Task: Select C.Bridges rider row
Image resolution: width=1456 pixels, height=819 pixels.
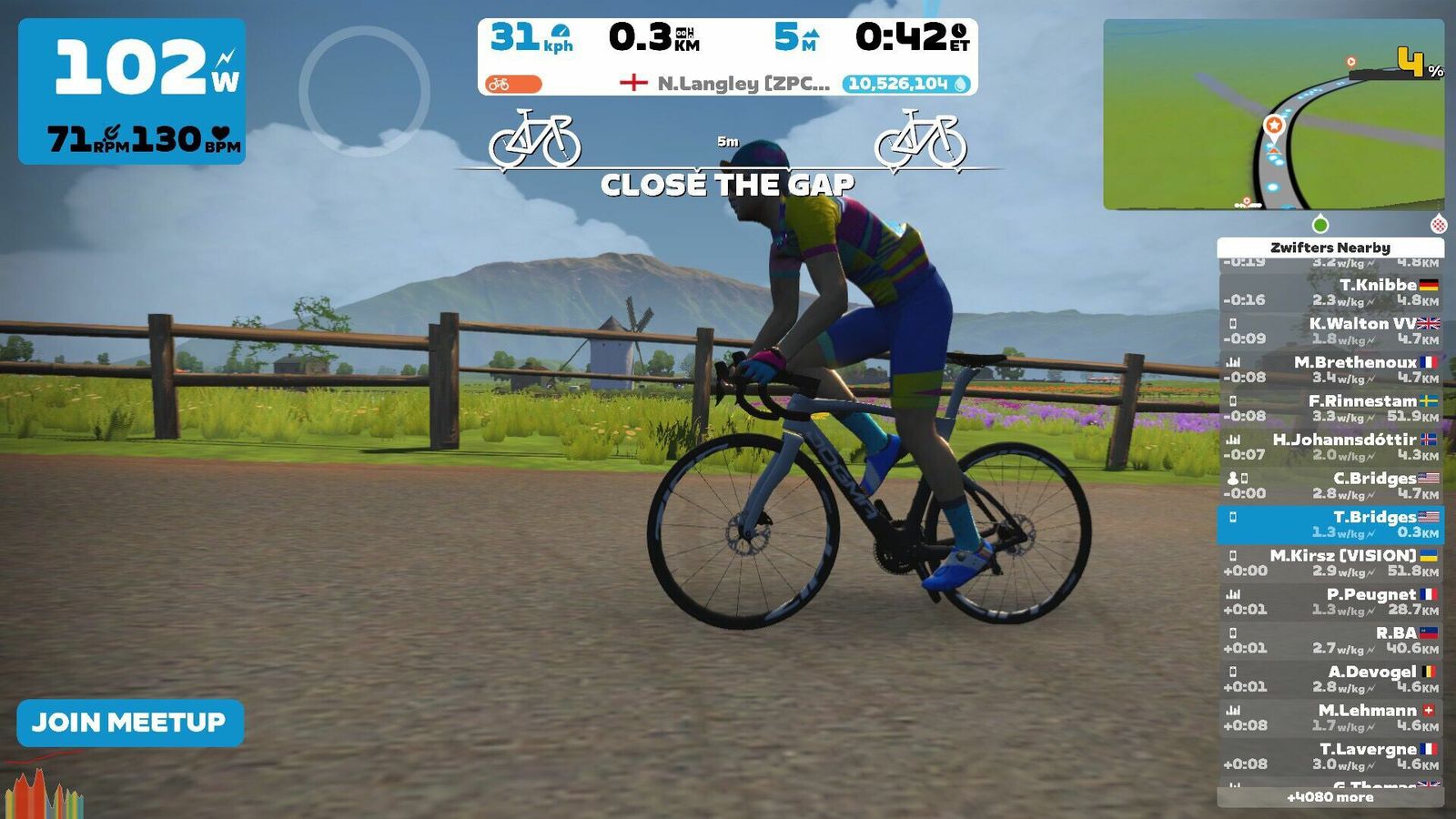Action: pos(1330,485)
